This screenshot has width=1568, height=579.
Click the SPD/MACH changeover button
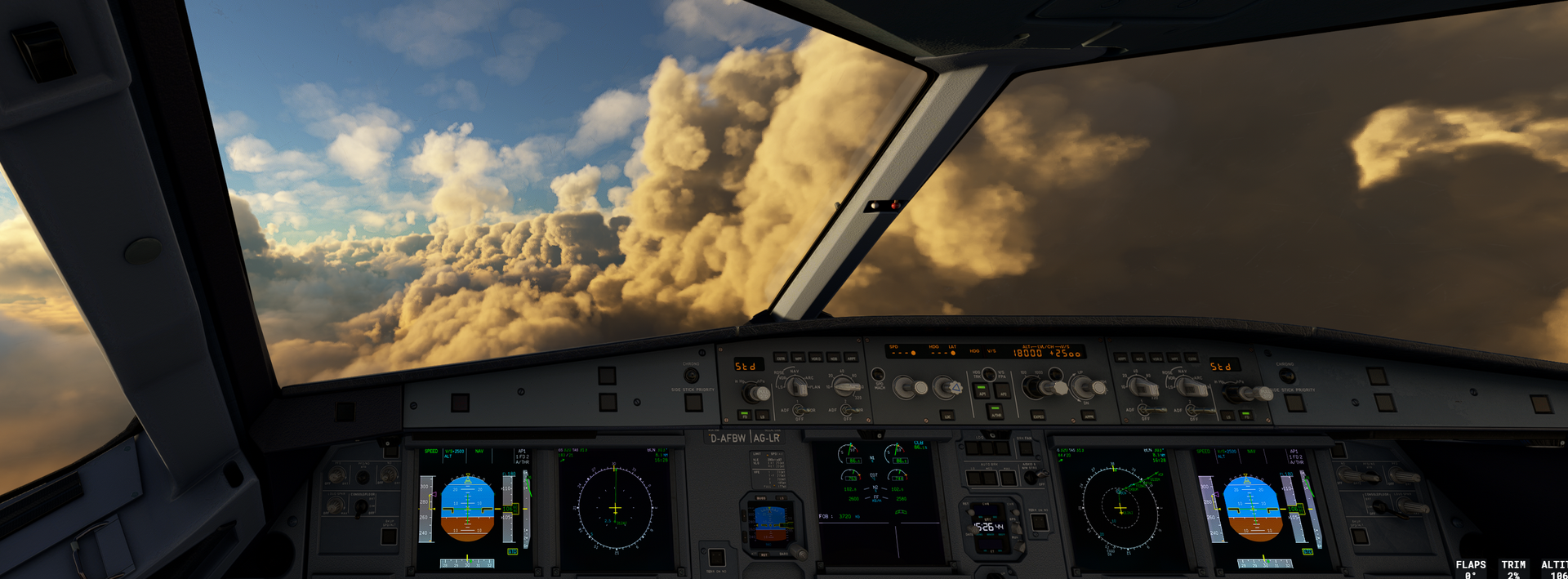click(878, 375)
